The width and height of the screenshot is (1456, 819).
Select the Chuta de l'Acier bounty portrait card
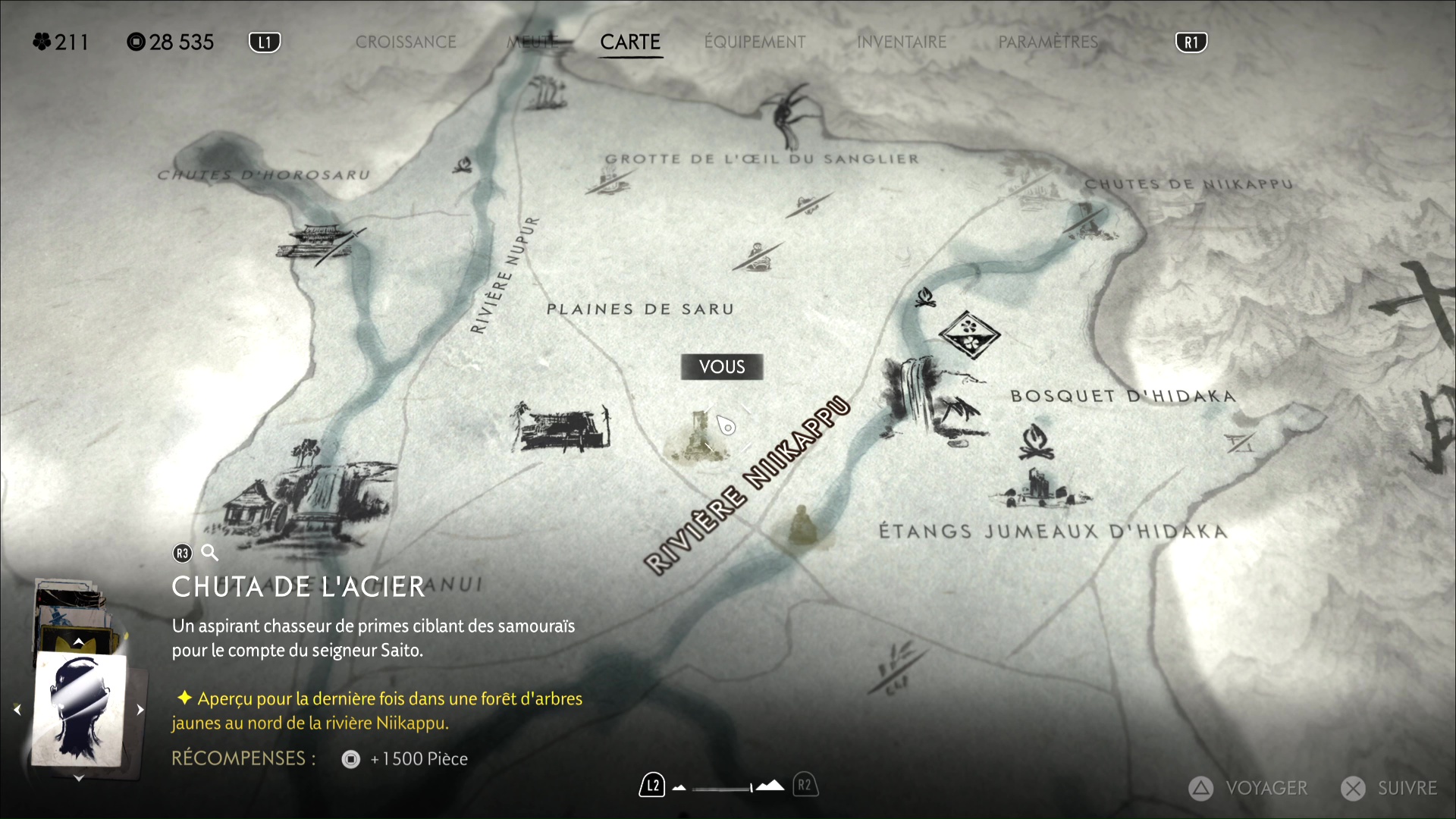click(x=79, y=710)
